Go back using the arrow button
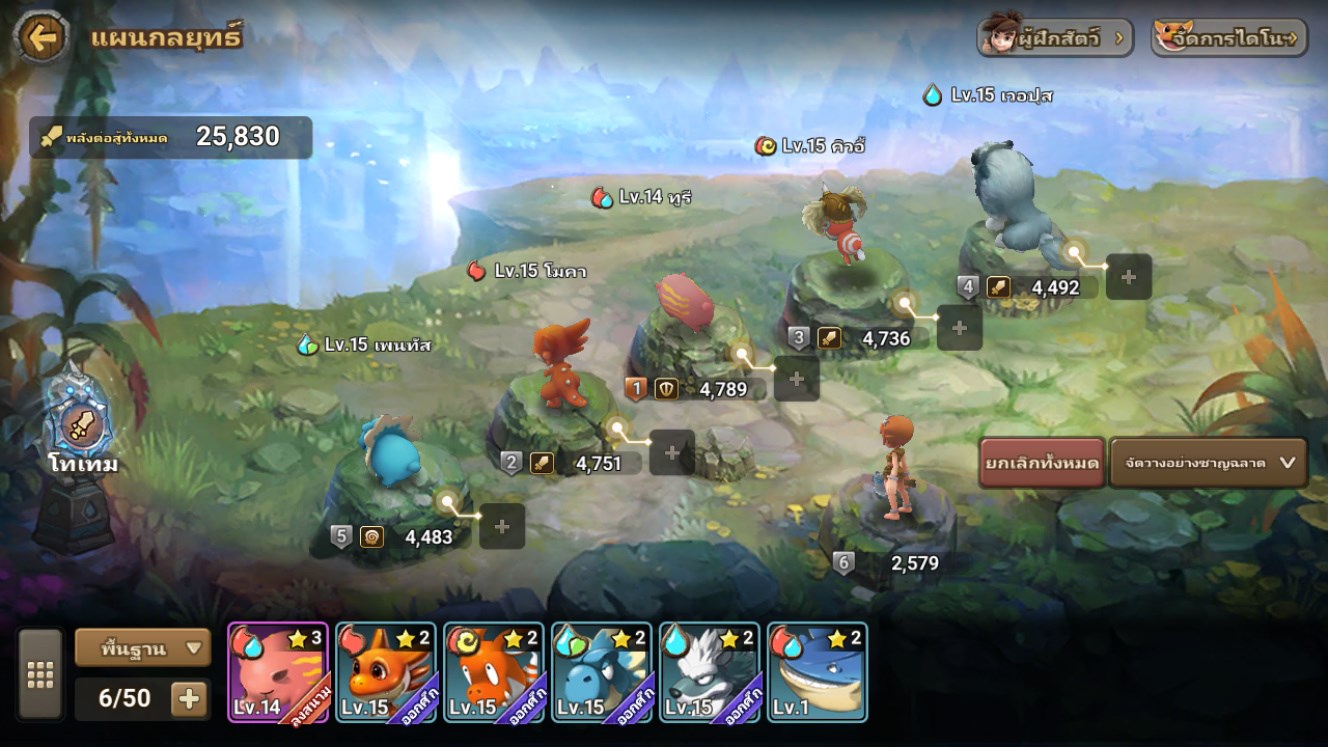This screenshot has height=747, width=1328. pyautogui.click(x=41, y=38)
